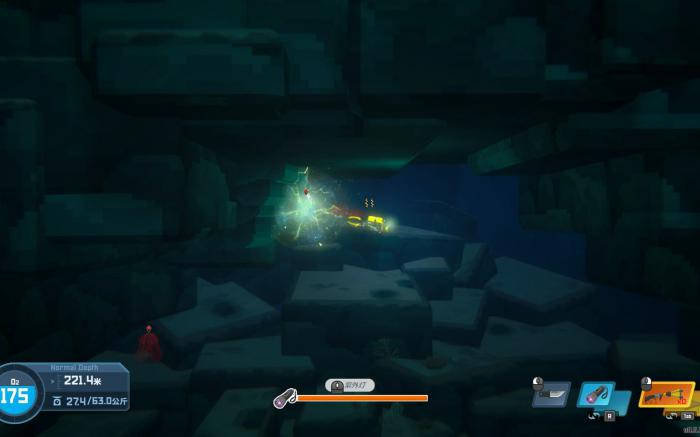
Task: Select the orange harpoon gun slot
Action: tap(665, 394)
